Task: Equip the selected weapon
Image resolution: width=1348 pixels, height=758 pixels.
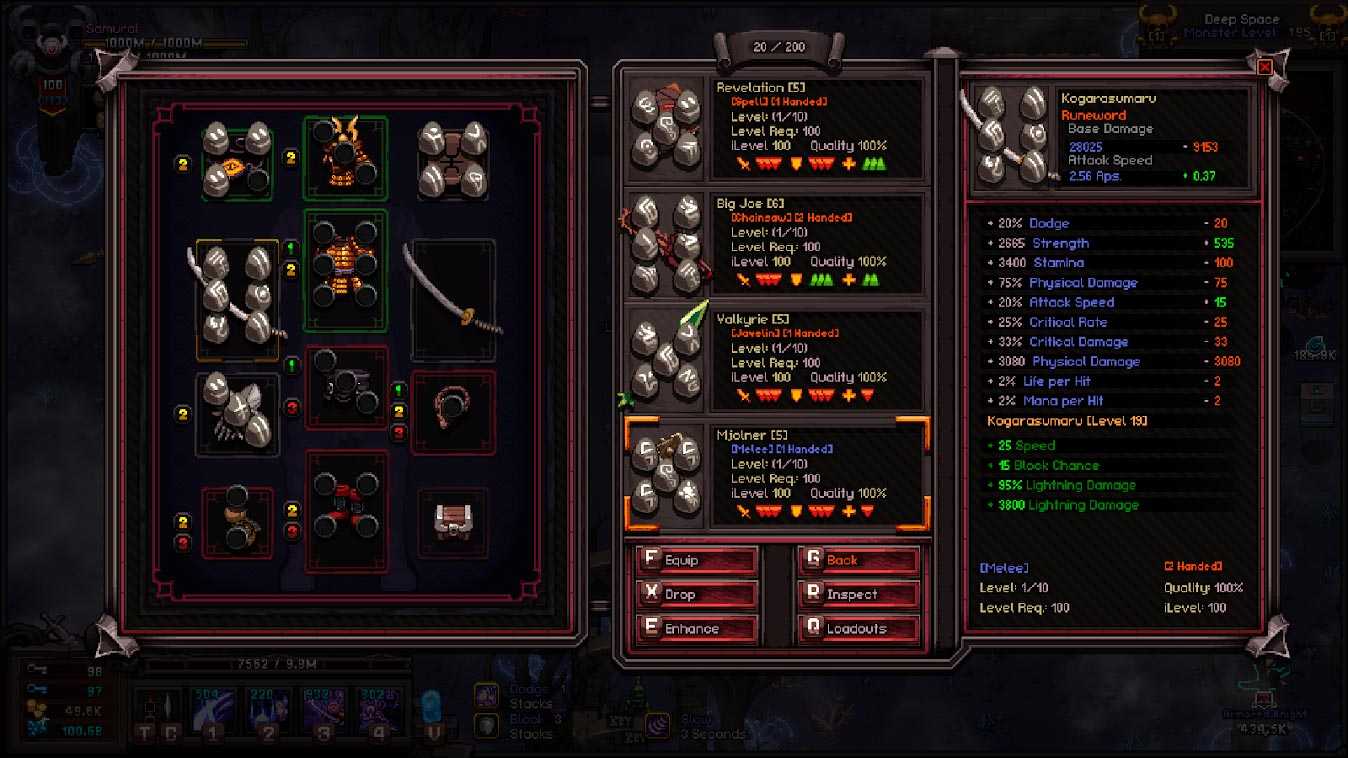Action: point(697,561)
